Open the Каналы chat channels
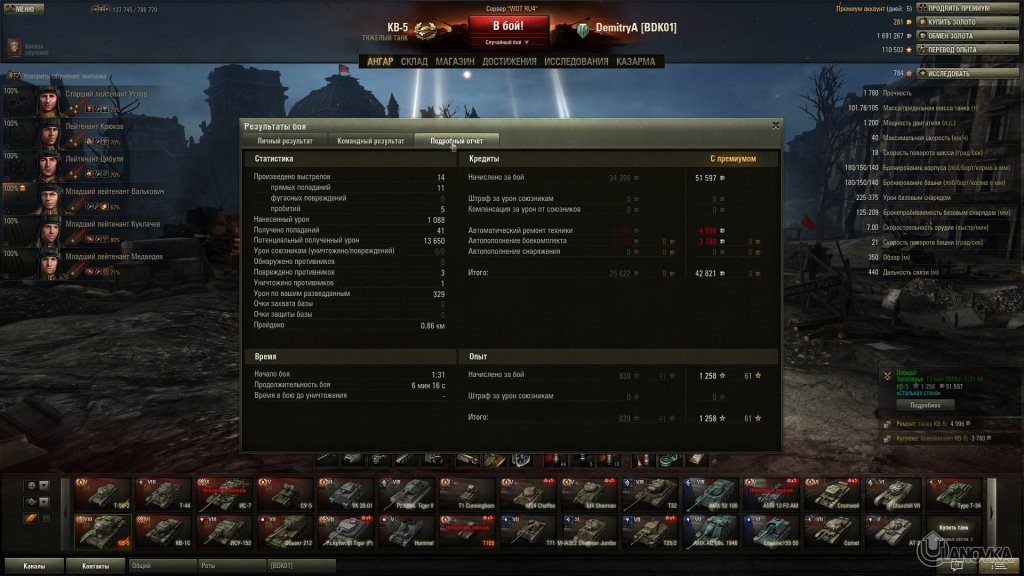The image size is (1024, 576). (34, 565)
